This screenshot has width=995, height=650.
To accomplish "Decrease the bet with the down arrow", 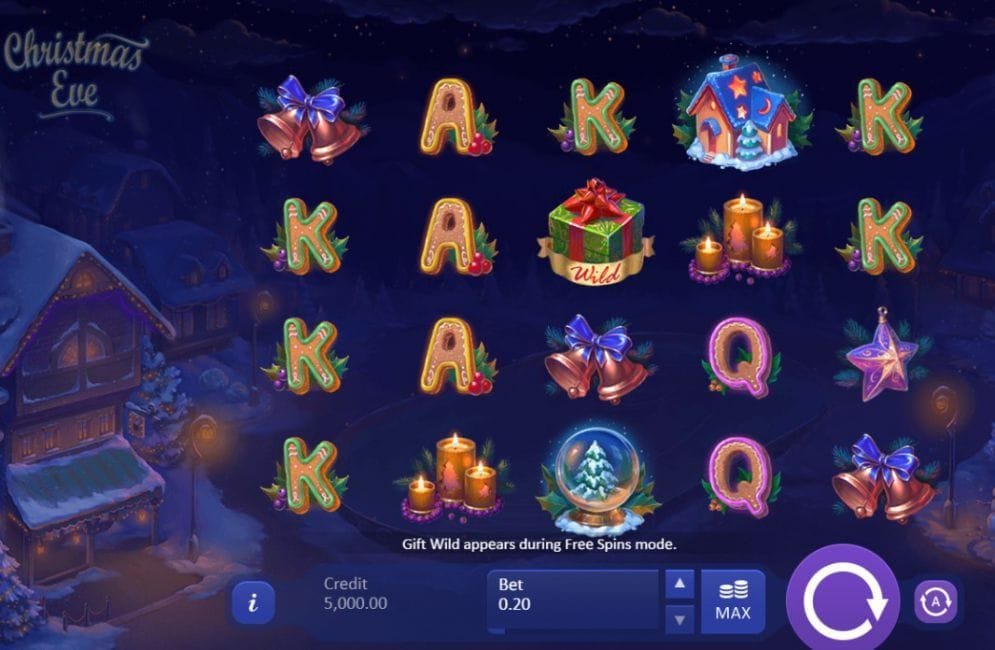I will click(680, 619).
